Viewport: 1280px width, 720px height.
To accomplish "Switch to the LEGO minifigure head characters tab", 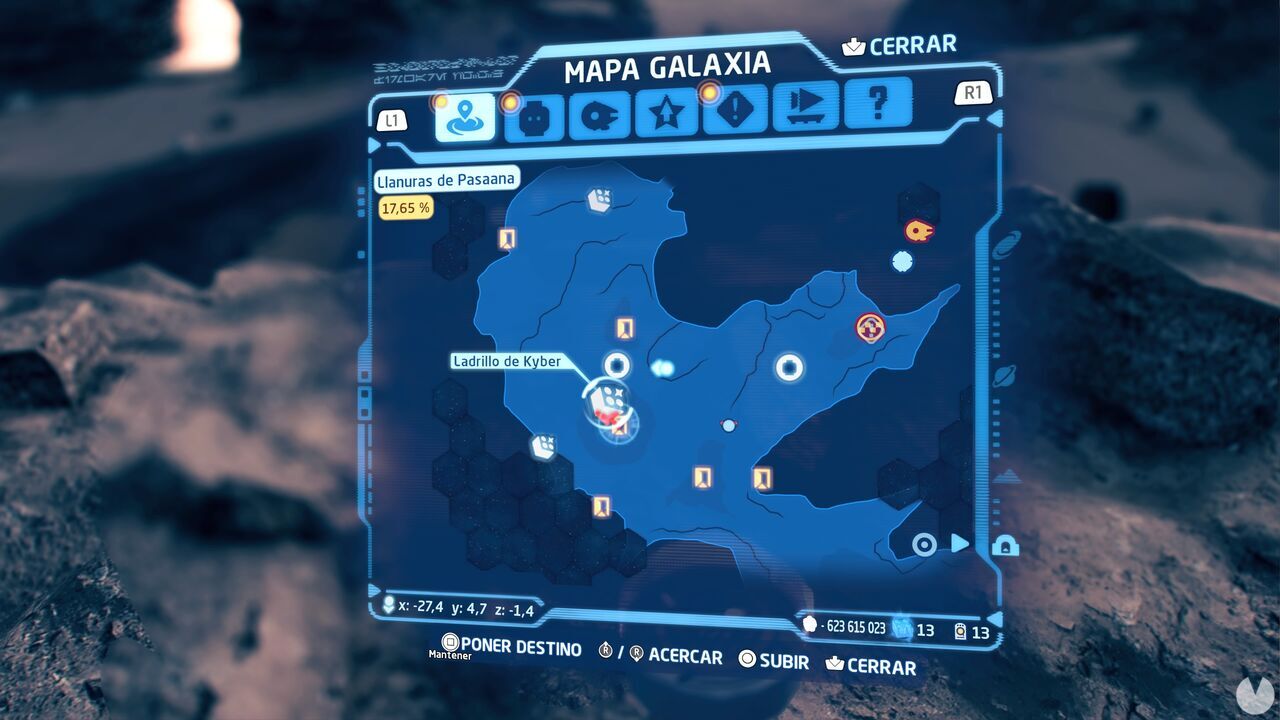I will [x=533, y=118].
